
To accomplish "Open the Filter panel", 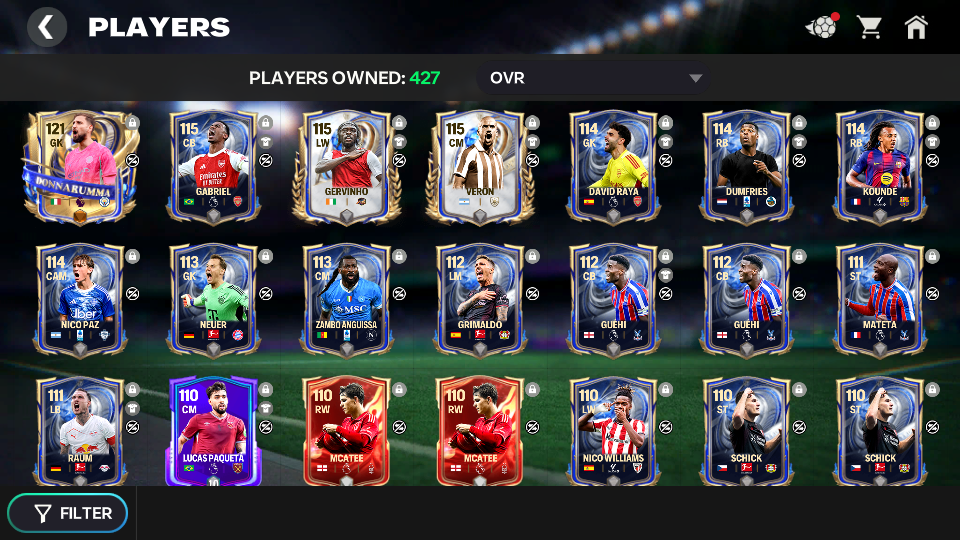I will (x=68, y=513).
